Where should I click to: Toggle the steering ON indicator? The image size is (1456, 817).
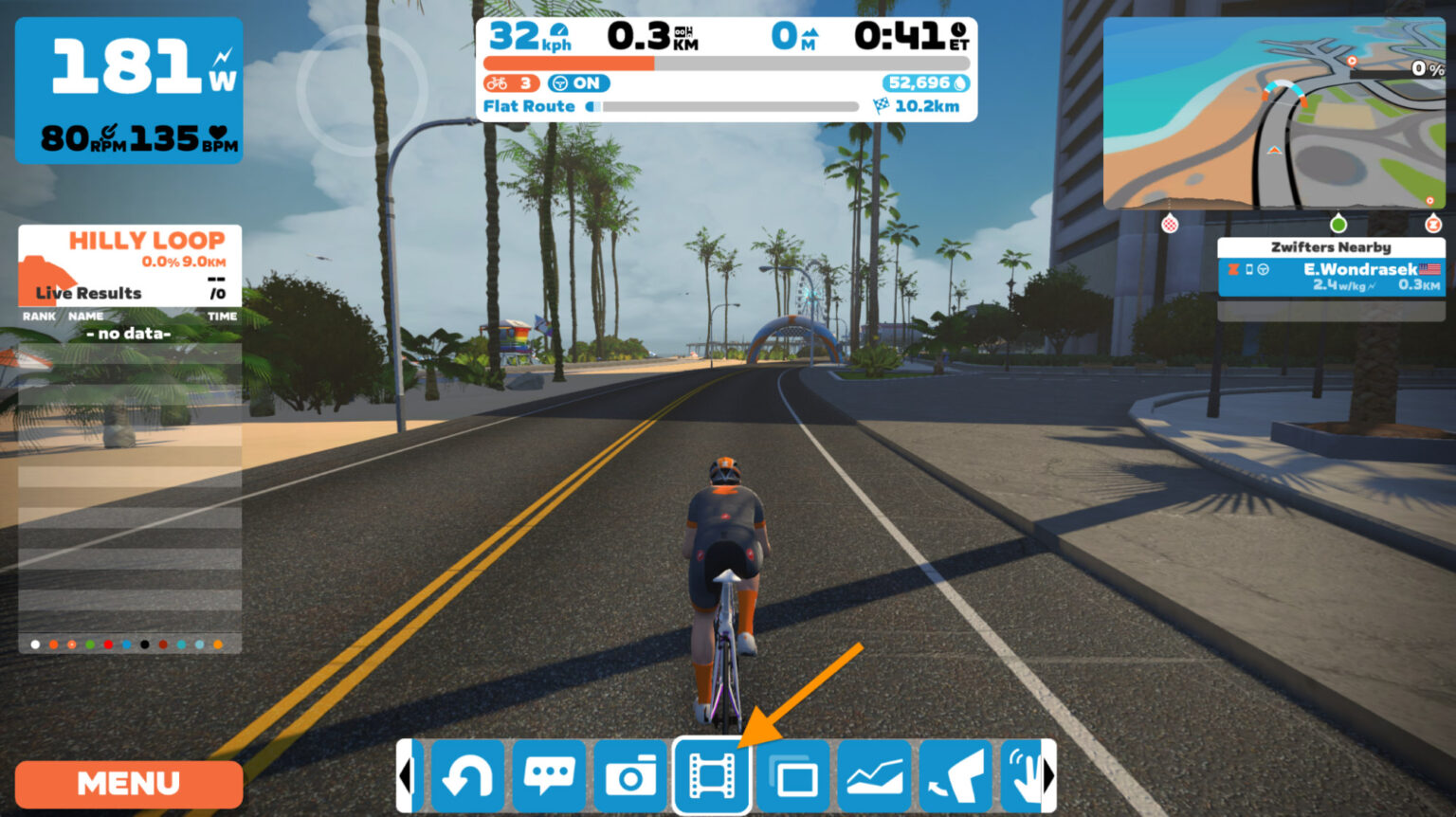click(x=579, y=83)
